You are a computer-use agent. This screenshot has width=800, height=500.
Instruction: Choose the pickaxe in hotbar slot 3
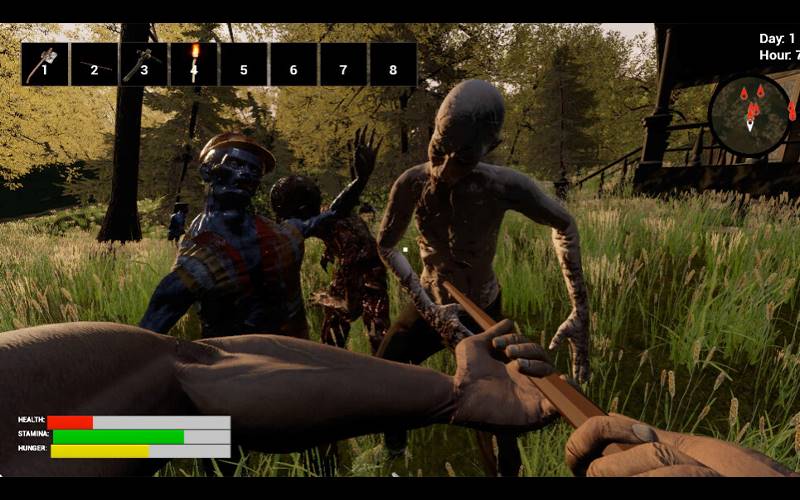pos(144,64)
